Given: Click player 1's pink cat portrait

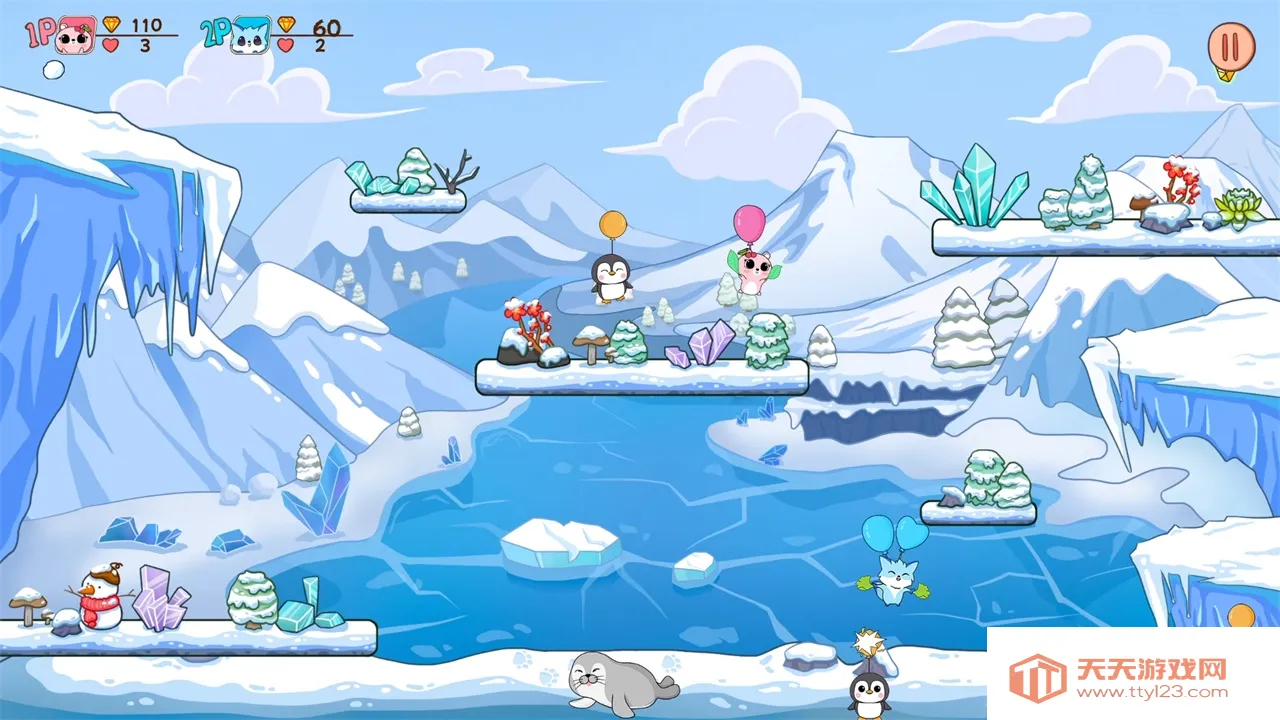Looking at the screenshot, I should point(76,35).
